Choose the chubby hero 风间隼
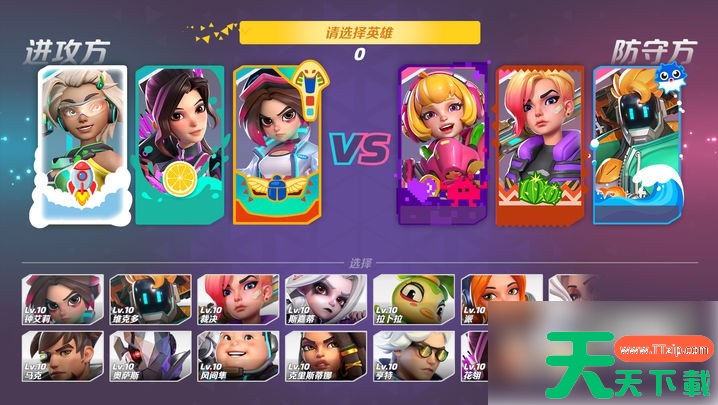Image resolution: width=718 pixels, height=405 pixels. tap(238, 358)
